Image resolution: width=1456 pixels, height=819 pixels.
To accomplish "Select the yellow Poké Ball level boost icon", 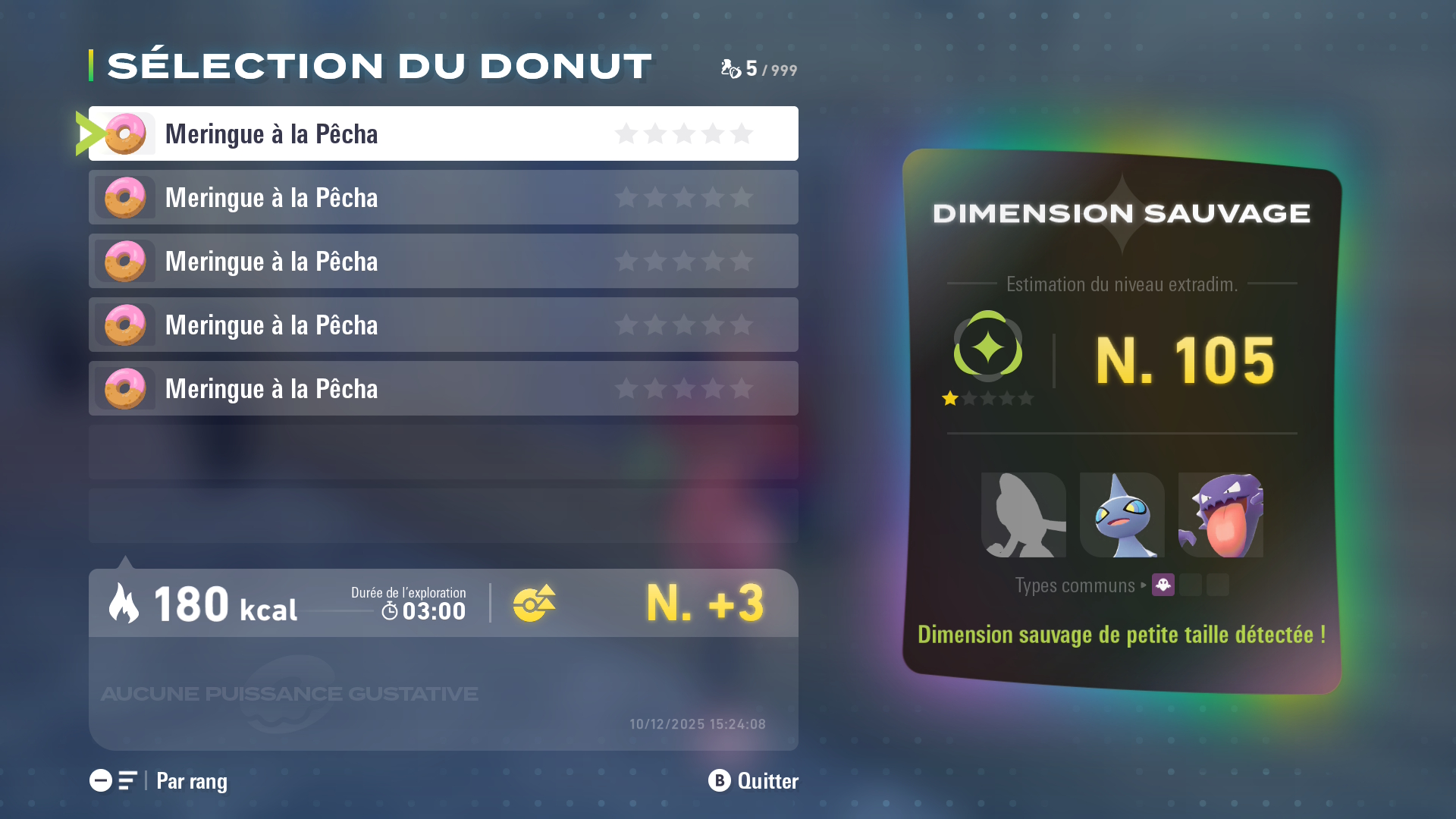I will coord(535,603).
